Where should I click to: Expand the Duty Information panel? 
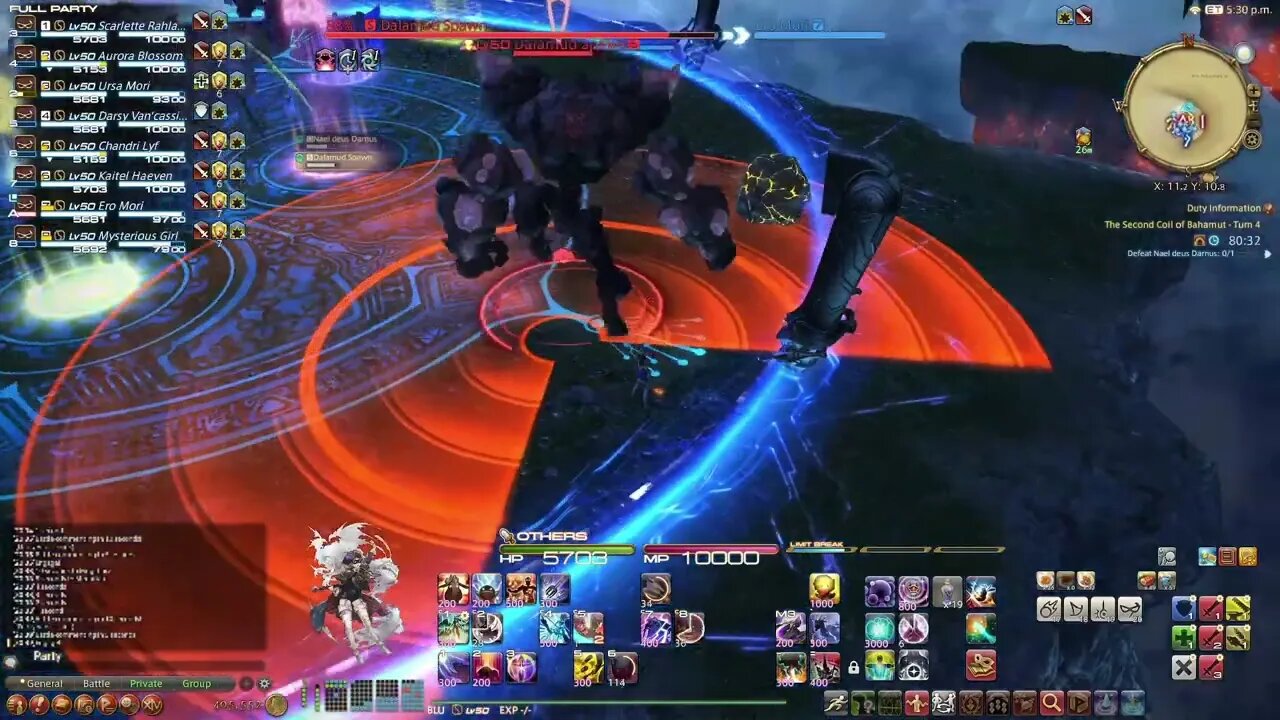click(1267, 254)
